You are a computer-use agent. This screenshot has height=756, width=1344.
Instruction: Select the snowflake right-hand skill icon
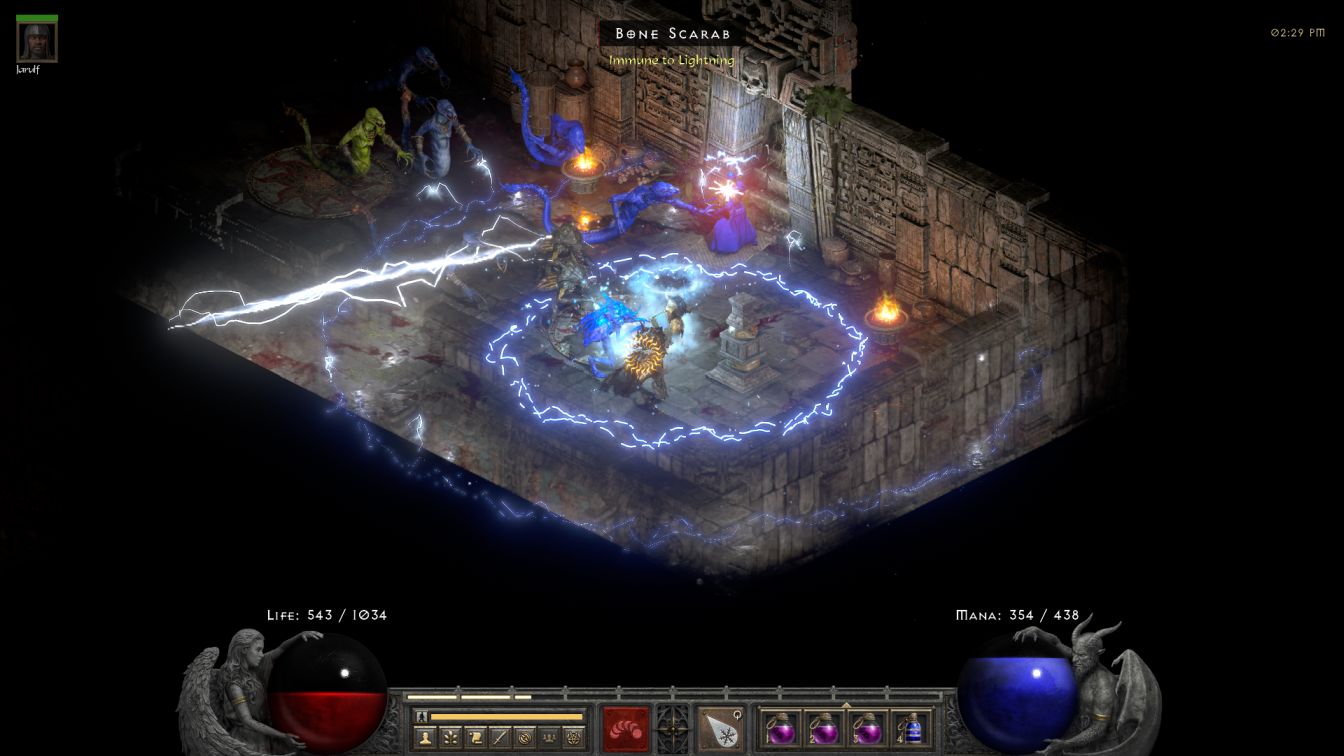720,728
